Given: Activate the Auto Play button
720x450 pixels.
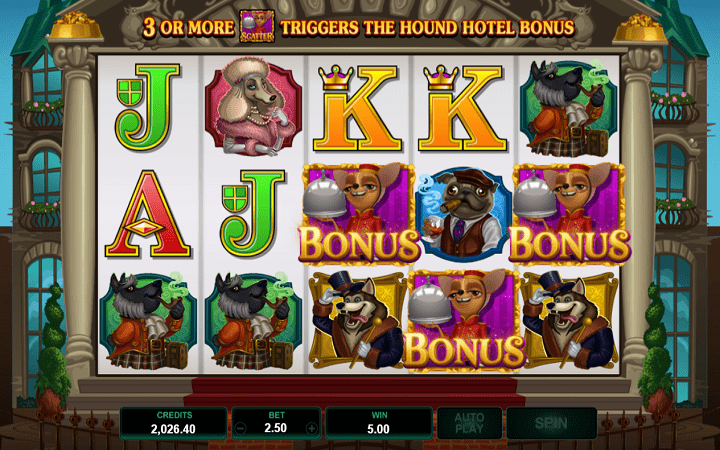Looking at the screenshot, I should 469,423.
